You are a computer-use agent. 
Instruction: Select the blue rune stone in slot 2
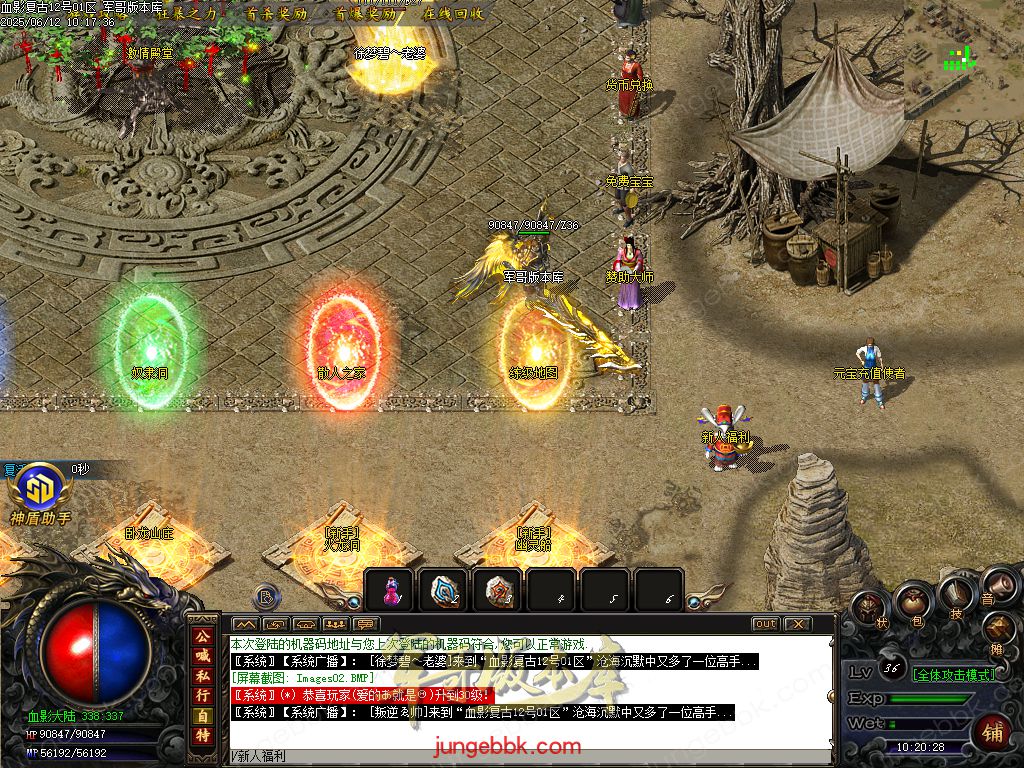(x=445, y=591)
